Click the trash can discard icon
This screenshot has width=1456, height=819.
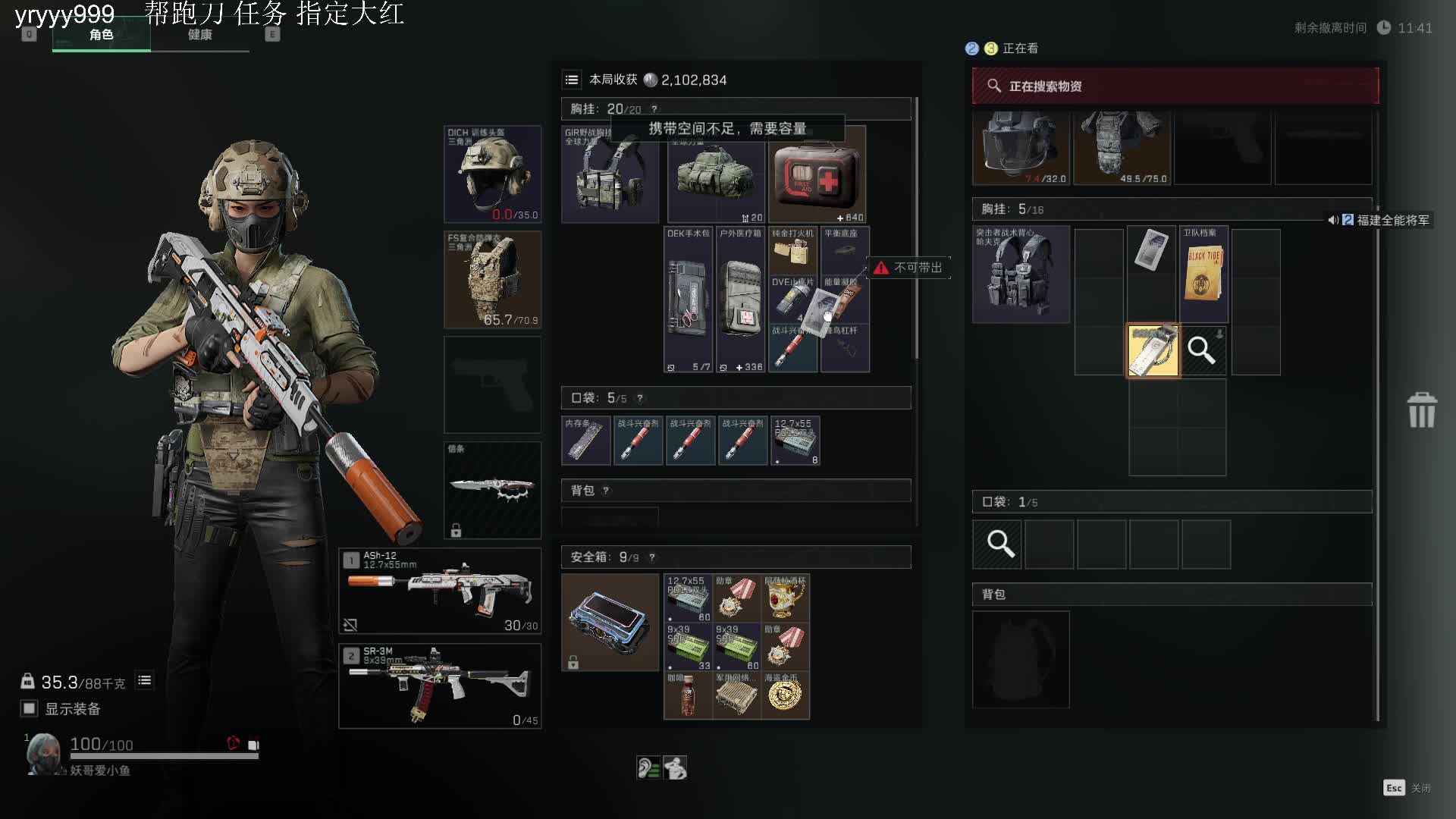click(1422, 410)
